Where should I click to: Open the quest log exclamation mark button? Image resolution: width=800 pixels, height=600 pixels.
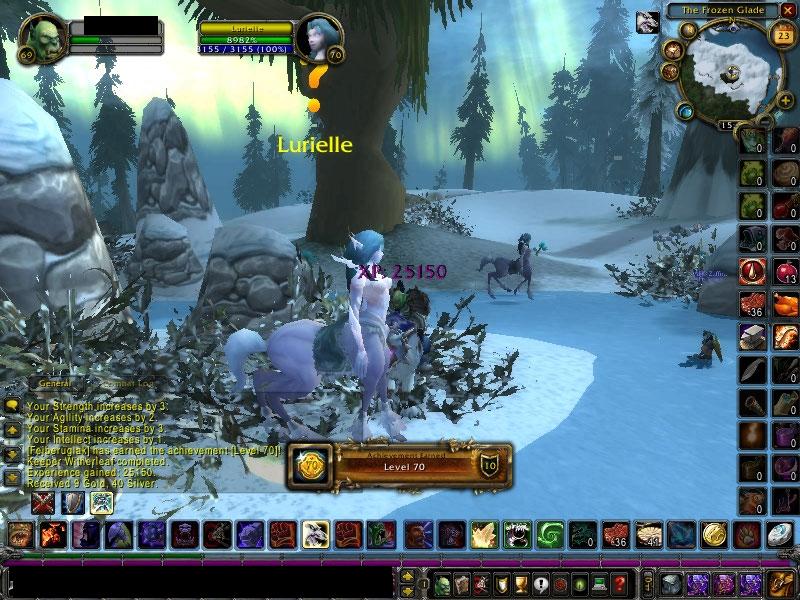[541, 583]
